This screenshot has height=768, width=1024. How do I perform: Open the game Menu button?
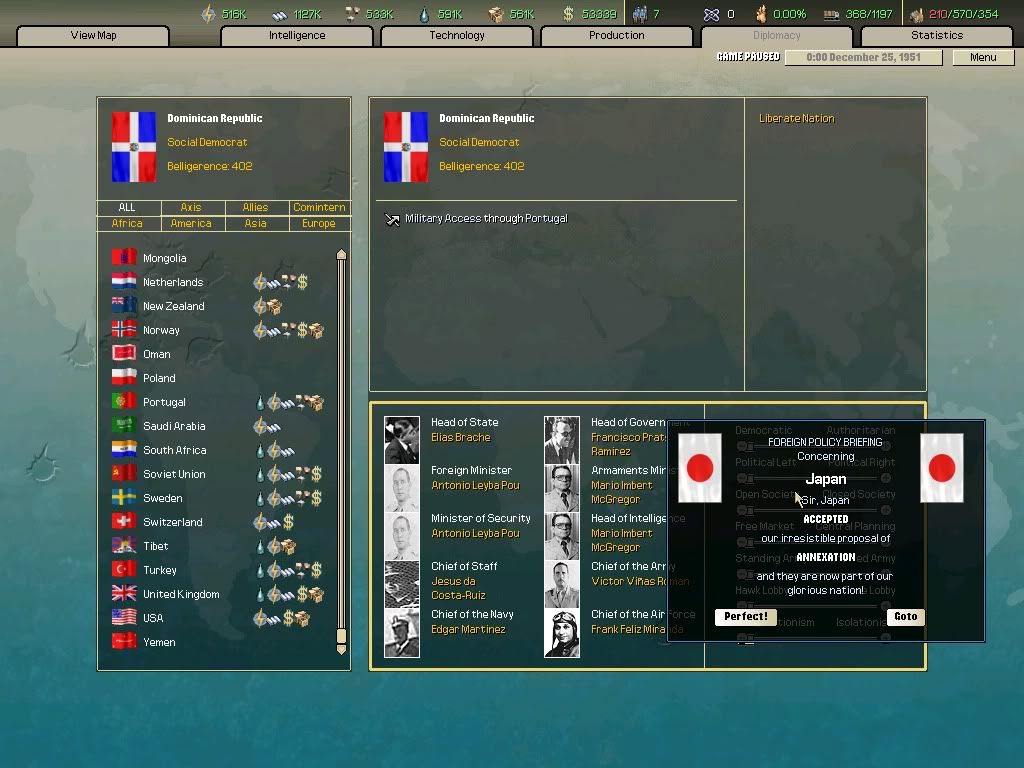point(983,57)
